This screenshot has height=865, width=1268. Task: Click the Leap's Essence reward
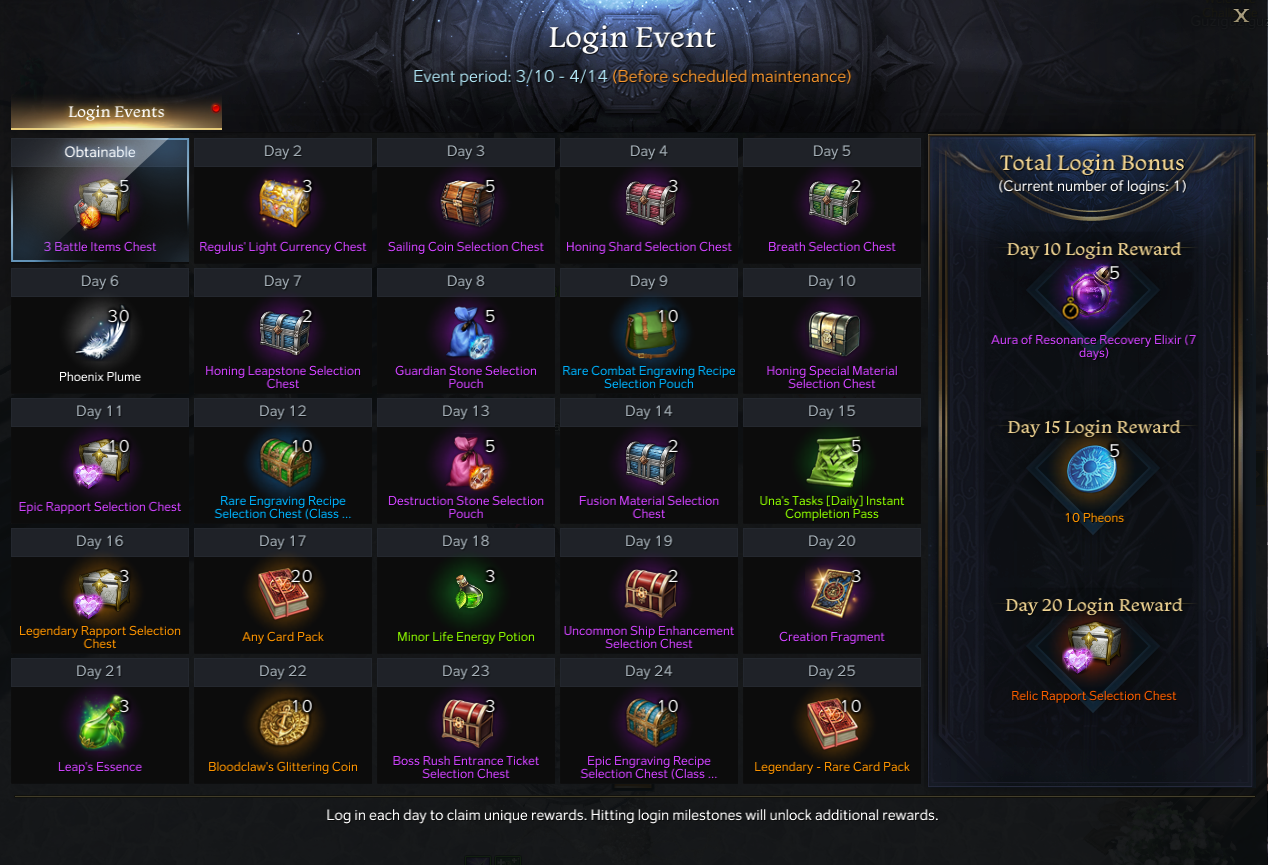pyautogui.click(x=99, y=725)
